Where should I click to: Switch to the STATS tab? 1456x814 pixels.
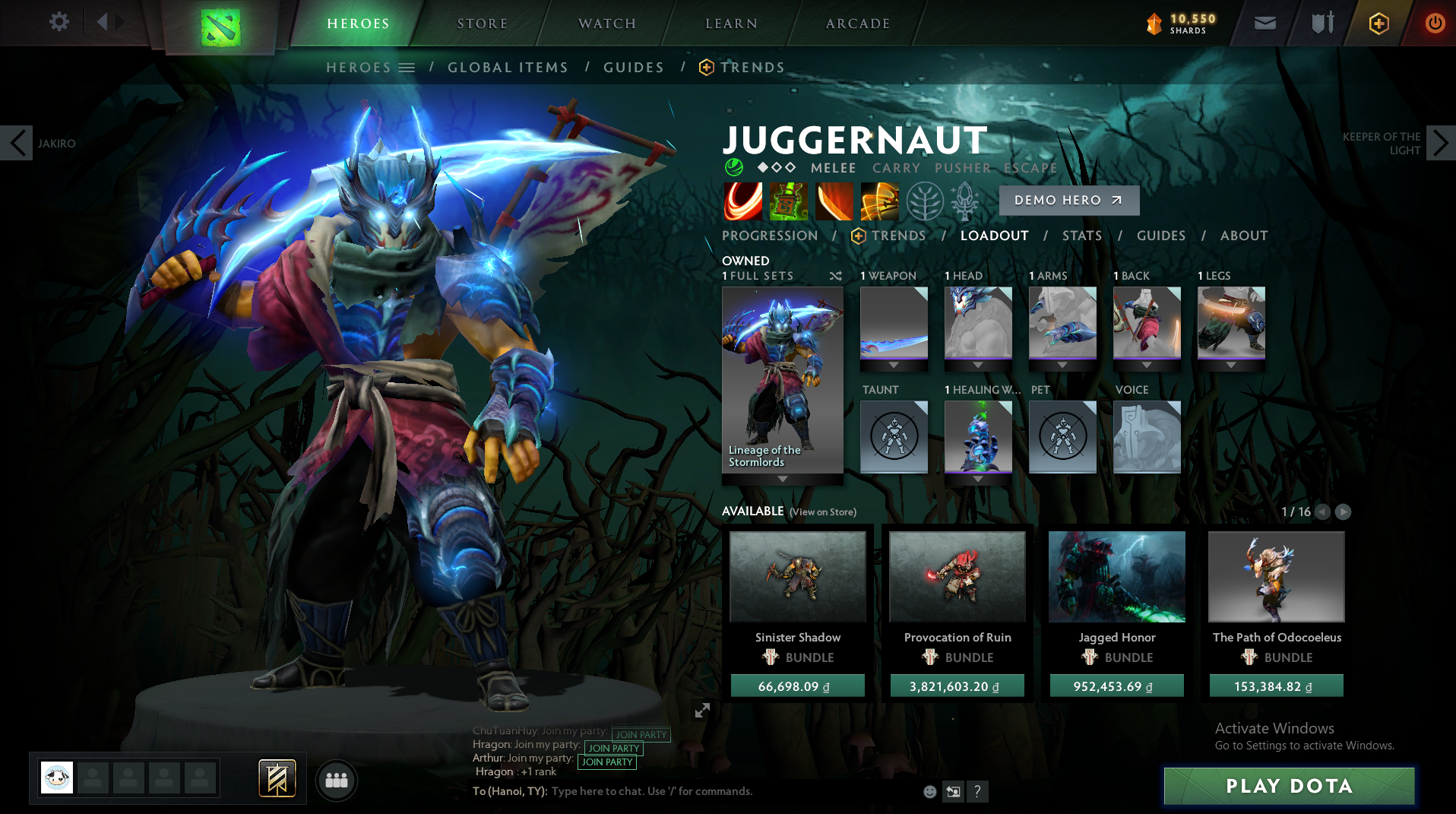(x=1082, y=236)
